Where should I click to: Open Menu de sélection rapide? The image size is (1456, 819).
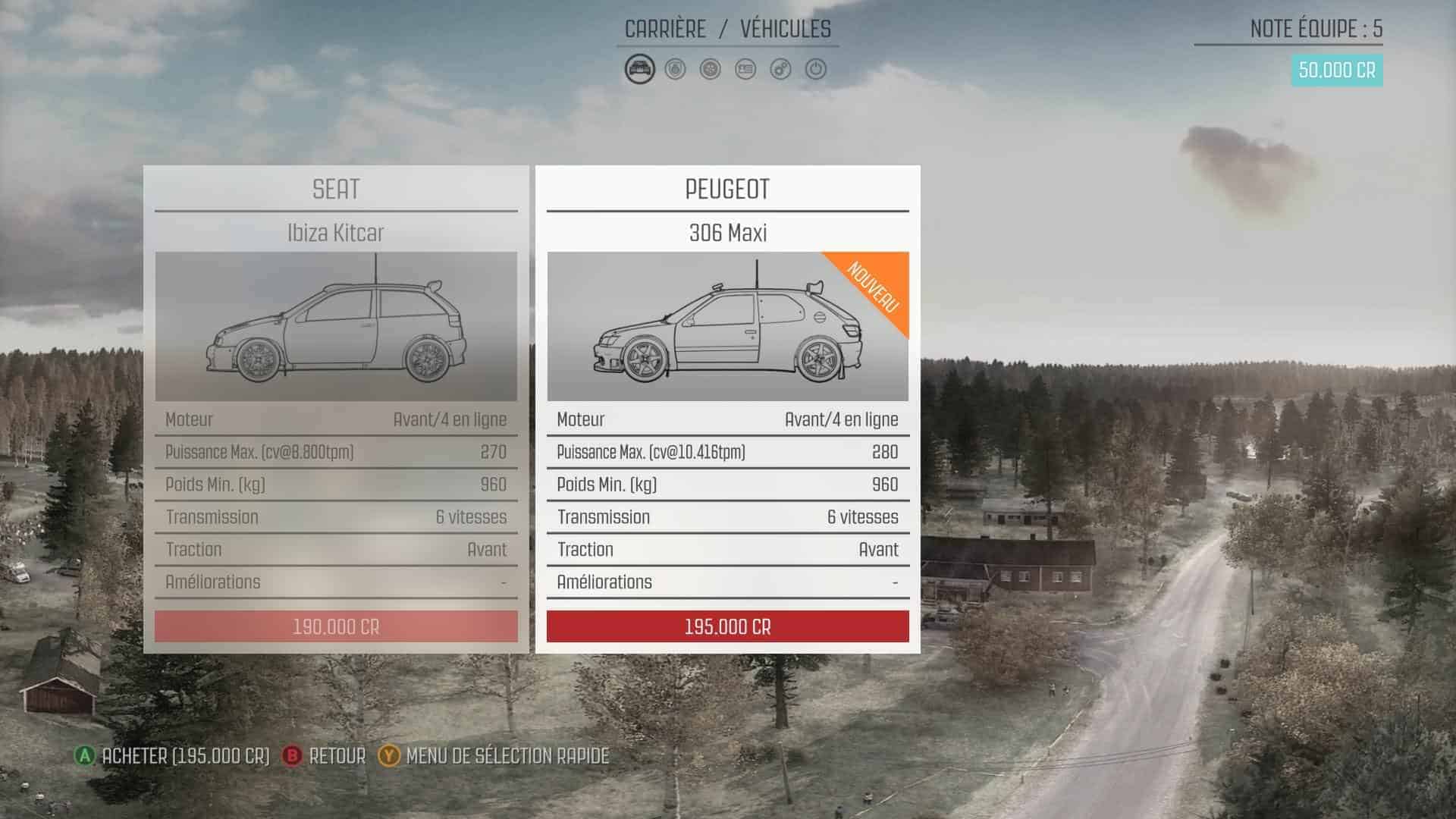(507, 756)
